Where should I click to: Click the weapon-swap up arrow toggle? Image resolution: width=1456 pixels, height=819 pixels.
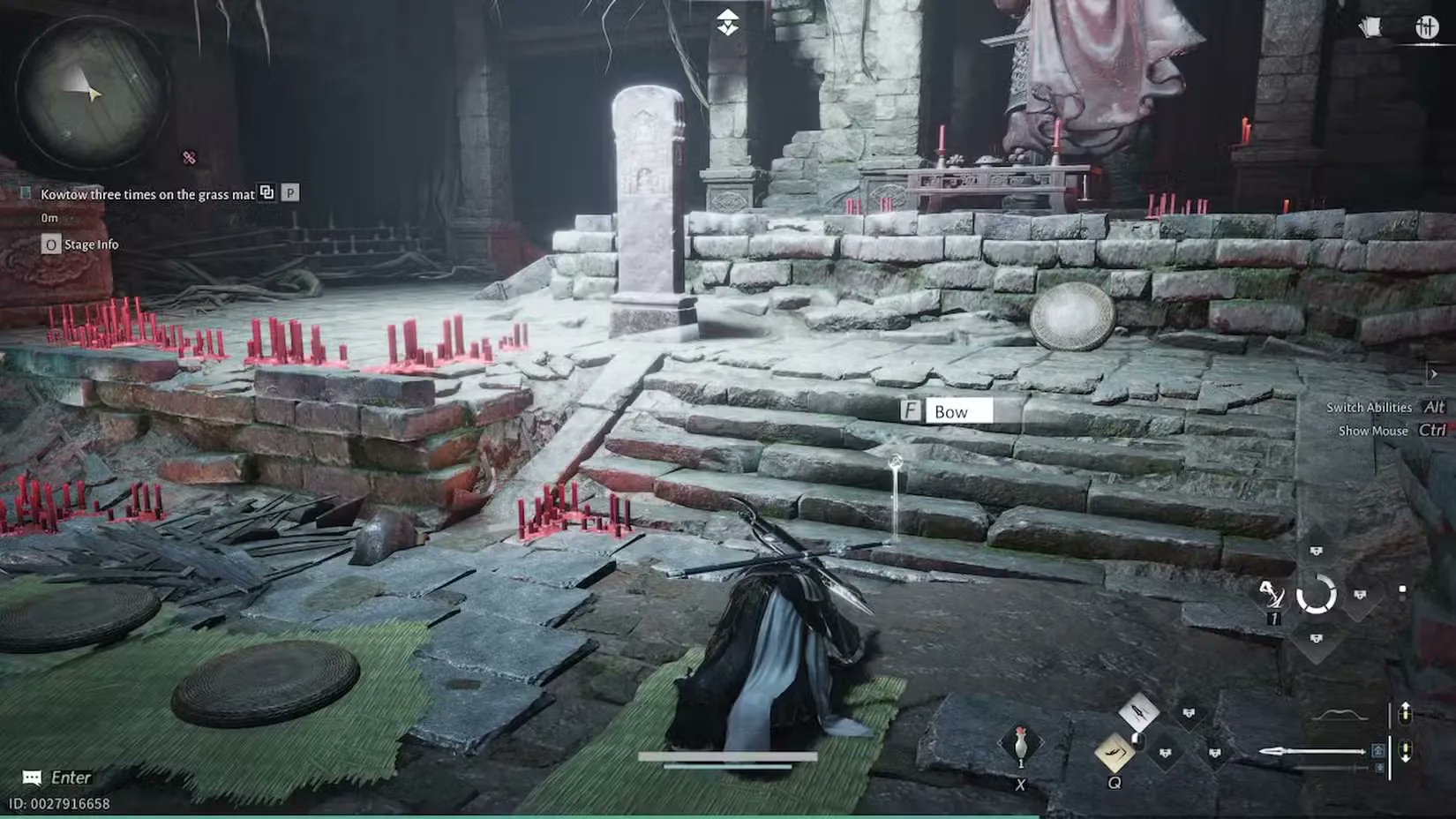(1405, 713)
